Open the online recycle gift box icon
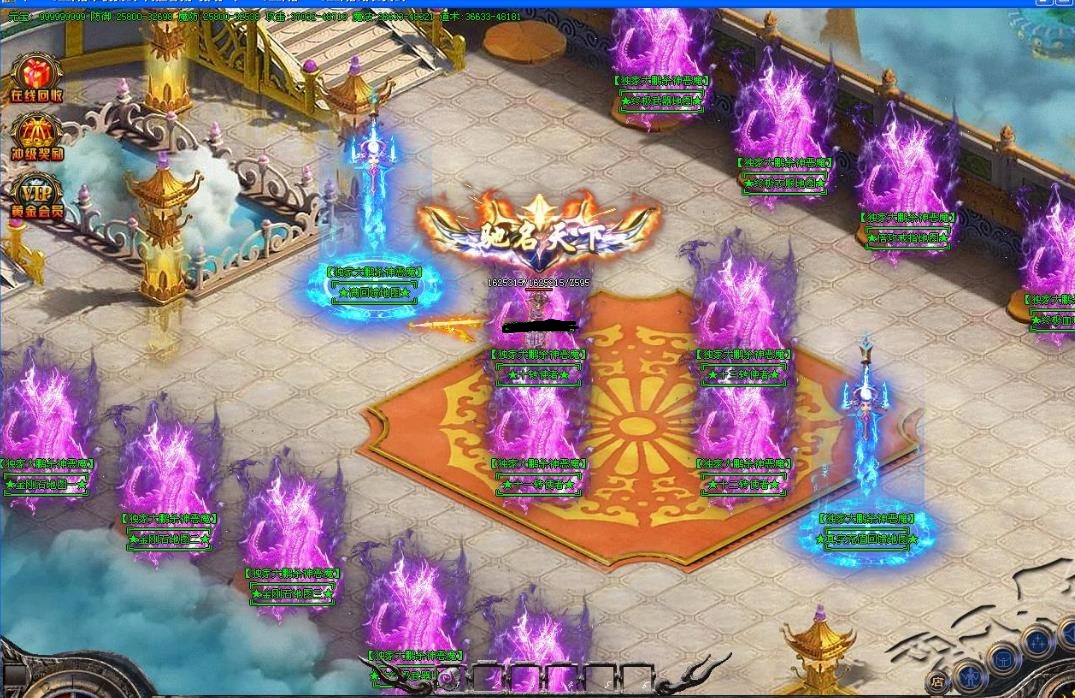Image resolution: width=1075 pixels, height=698 pixels. pos(36,76)
